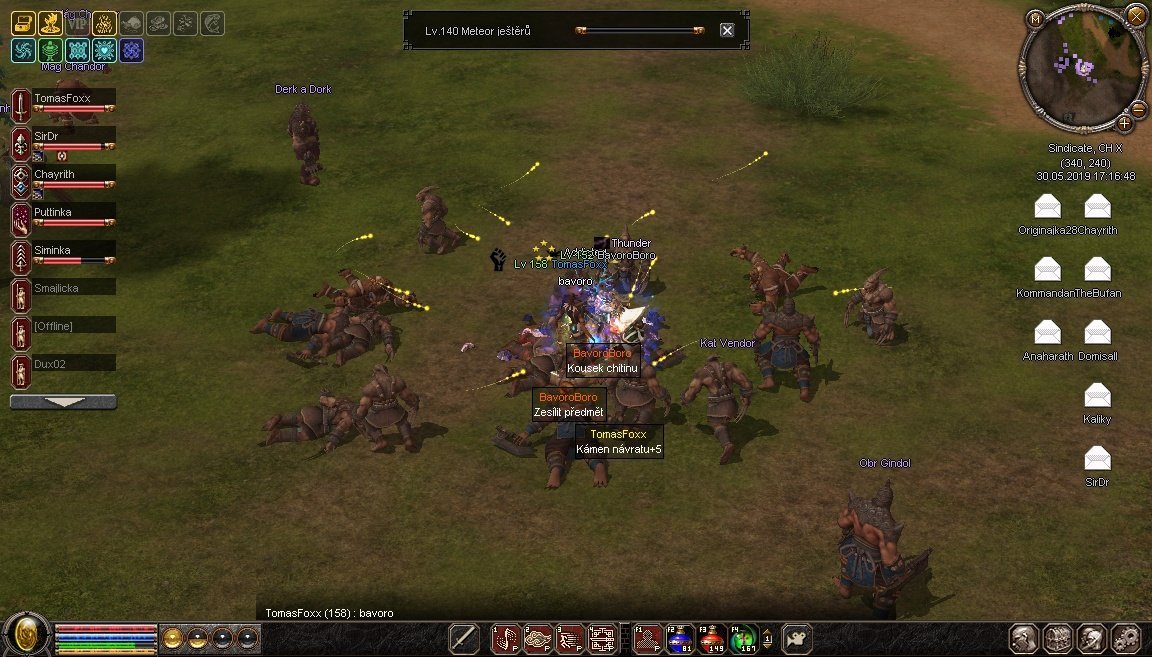1152x657 pixels.
Task: Use the blue potion in the F2 slot
Action: (x=680, y=638)
